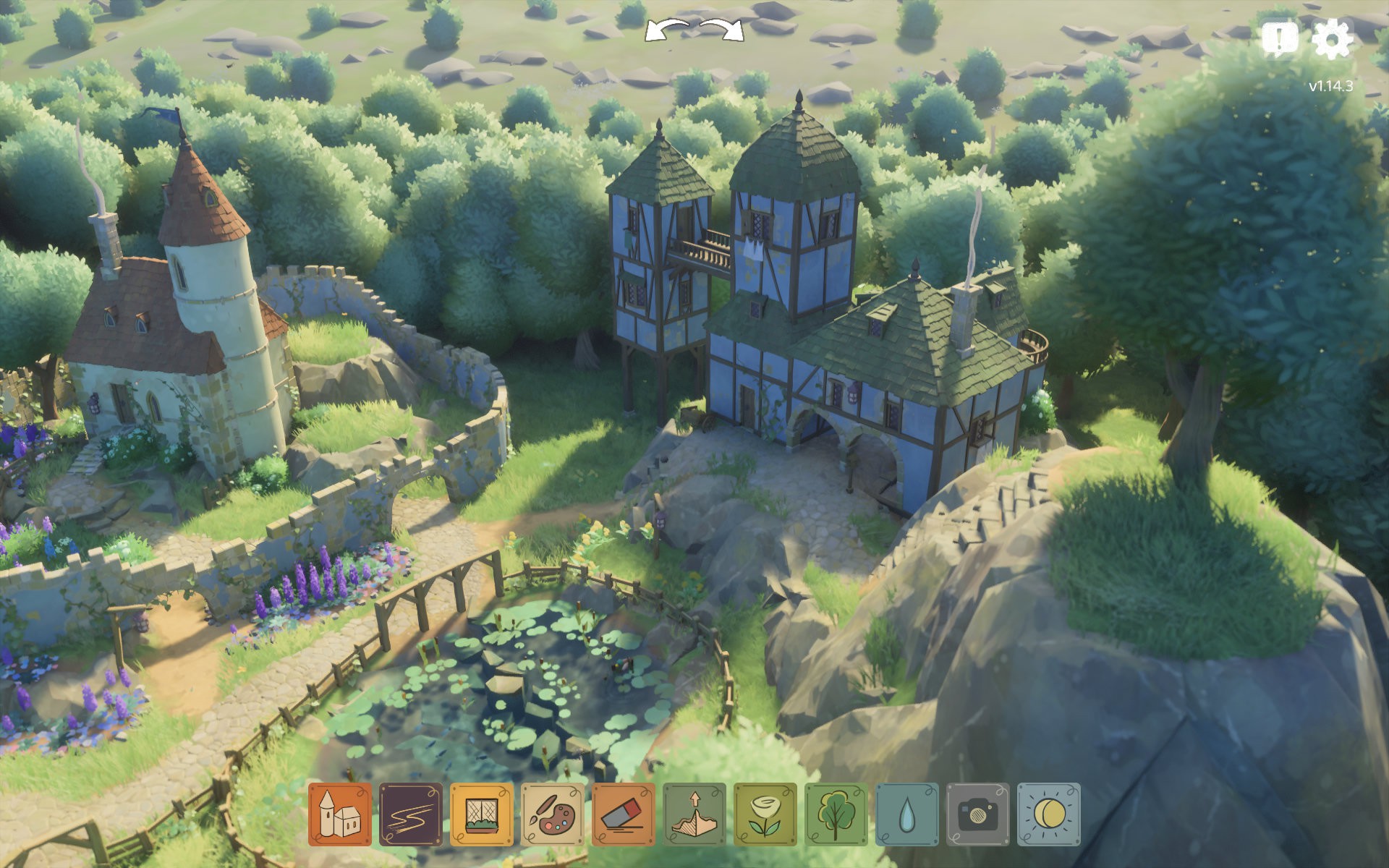Choose the flower planting tool

(x=765, y=814)
